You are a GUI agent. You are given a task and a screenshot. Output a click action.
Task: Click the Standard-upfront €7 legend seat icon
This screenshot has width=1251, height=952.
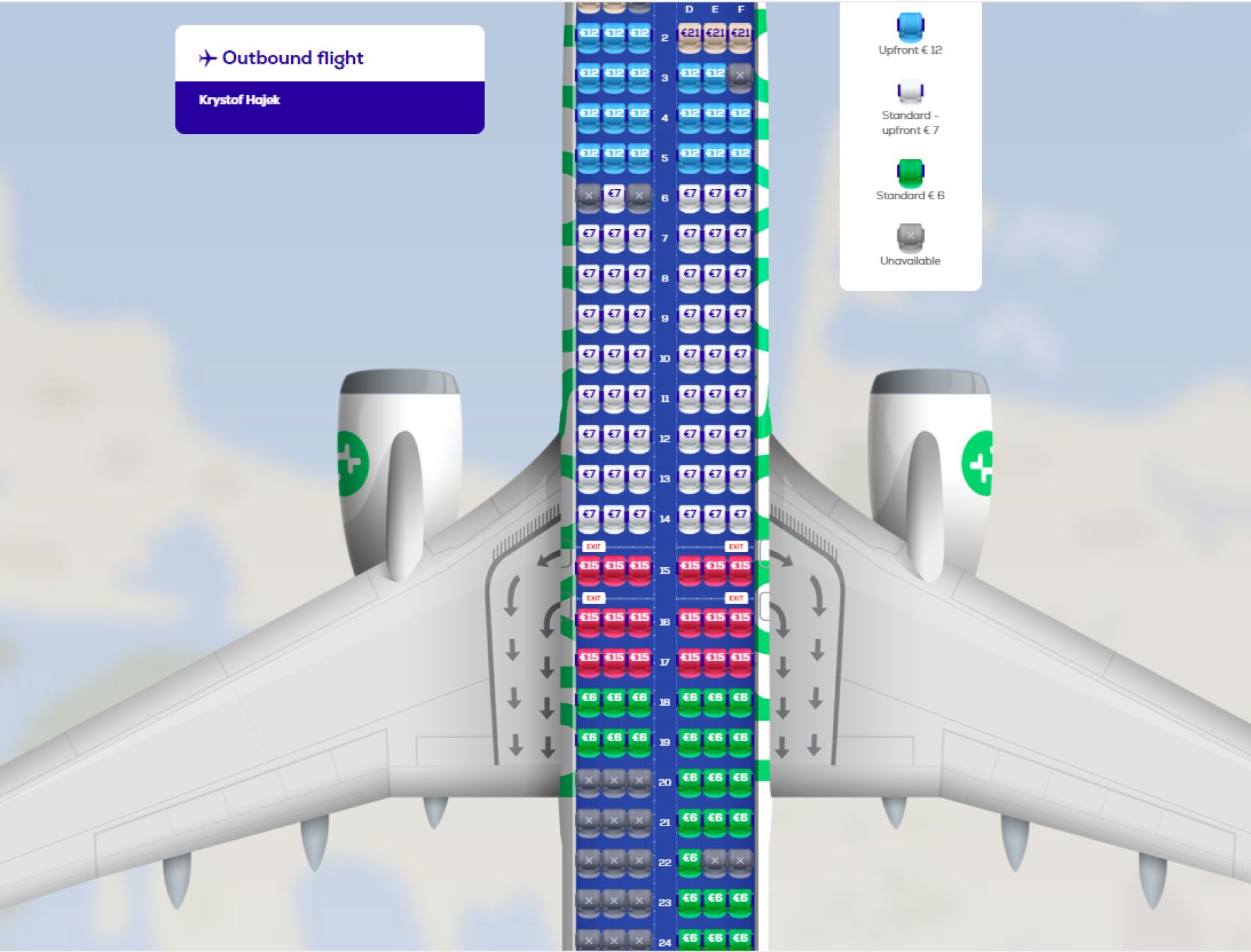(909, 90)
